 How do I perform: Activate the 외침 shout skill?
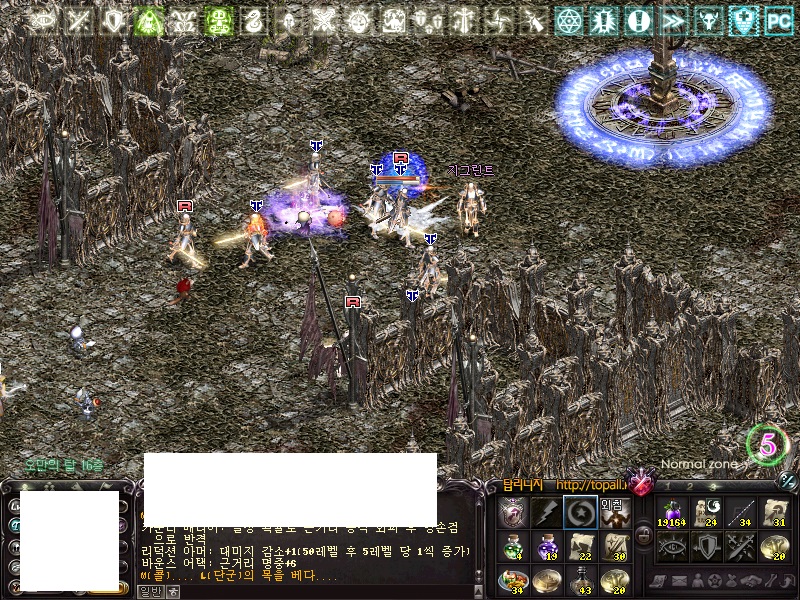tap(613, 512)
